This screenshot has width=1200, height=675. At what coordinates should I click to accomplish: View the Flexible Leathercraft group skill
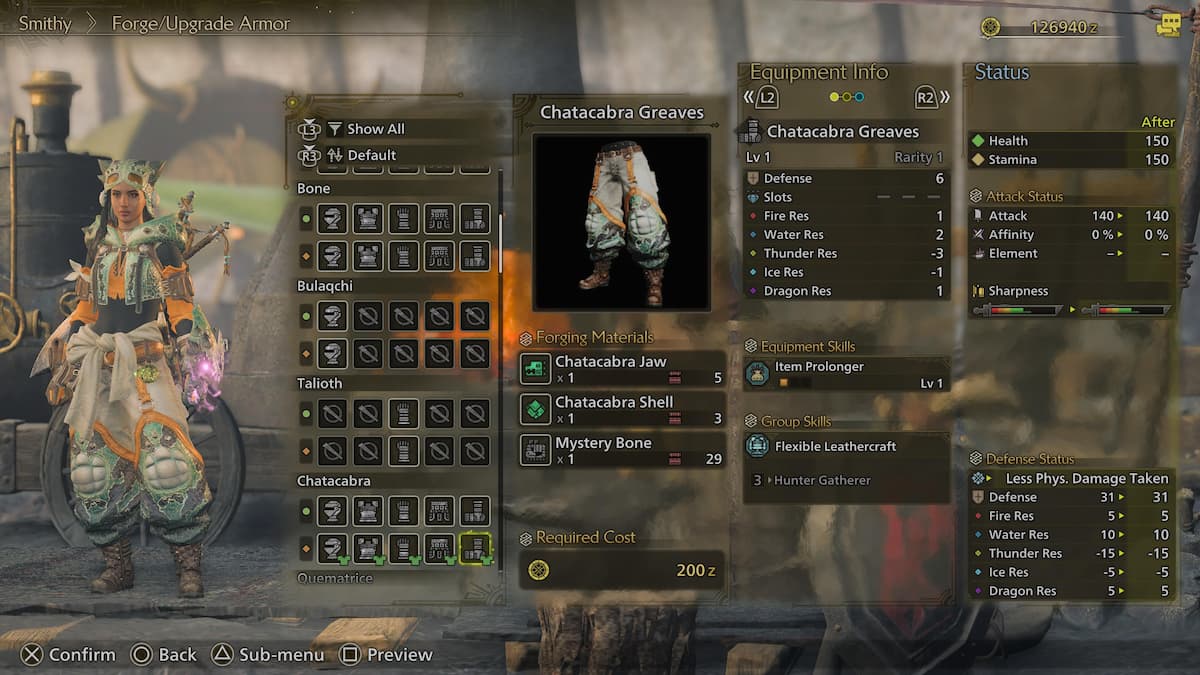click(x=846, y=446)
